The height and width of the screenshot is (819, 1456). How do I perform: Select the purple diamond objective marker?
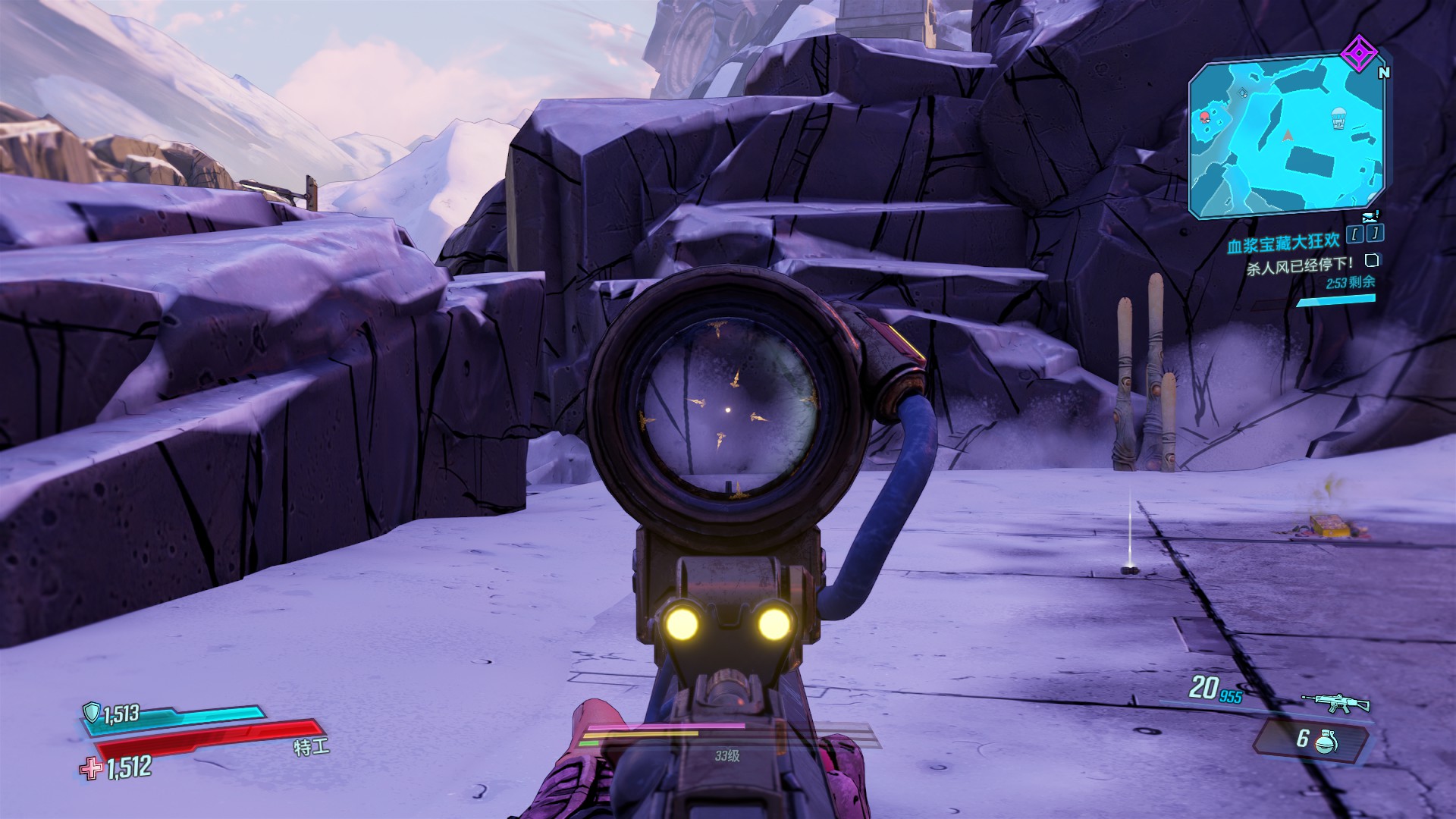pyautogui.click(x=1358, y=53)
